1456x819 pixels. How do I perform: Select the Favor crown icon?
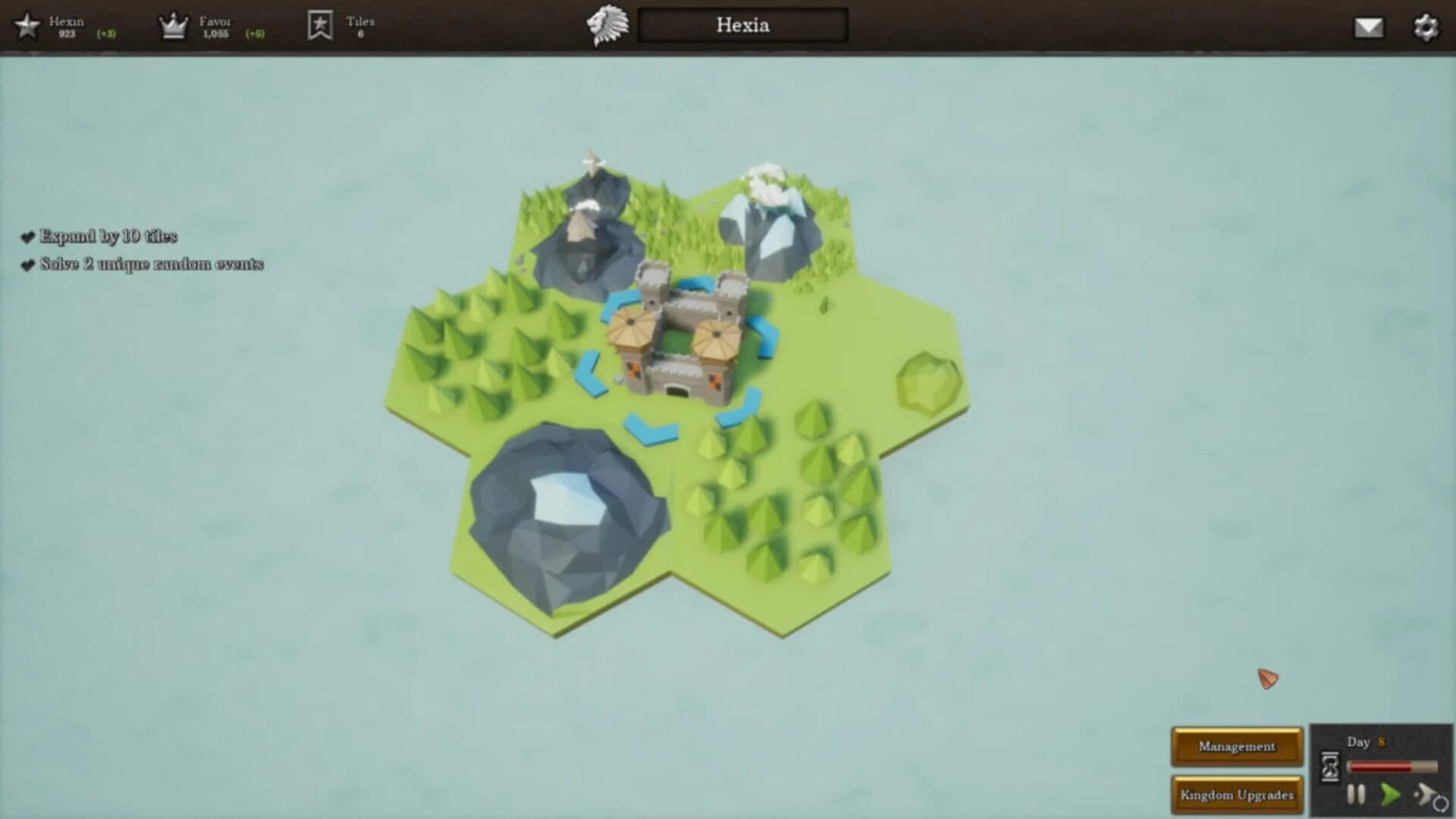[x=173, y=24]
